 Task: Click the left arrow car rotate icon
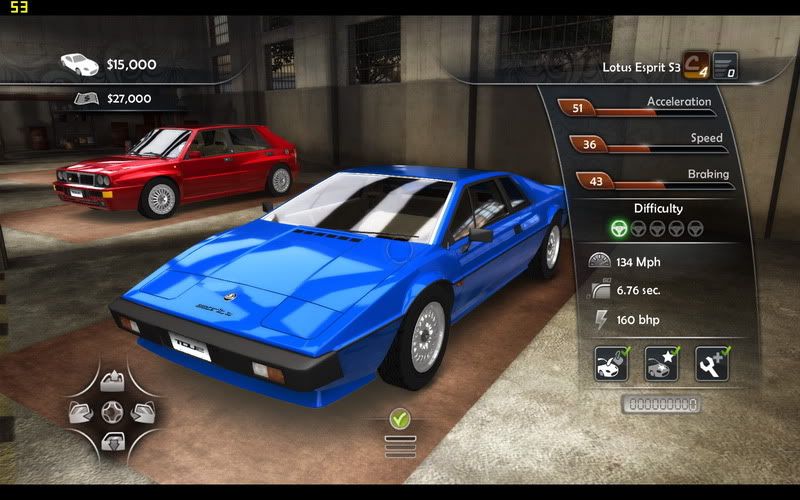click(x=82, y=410)
